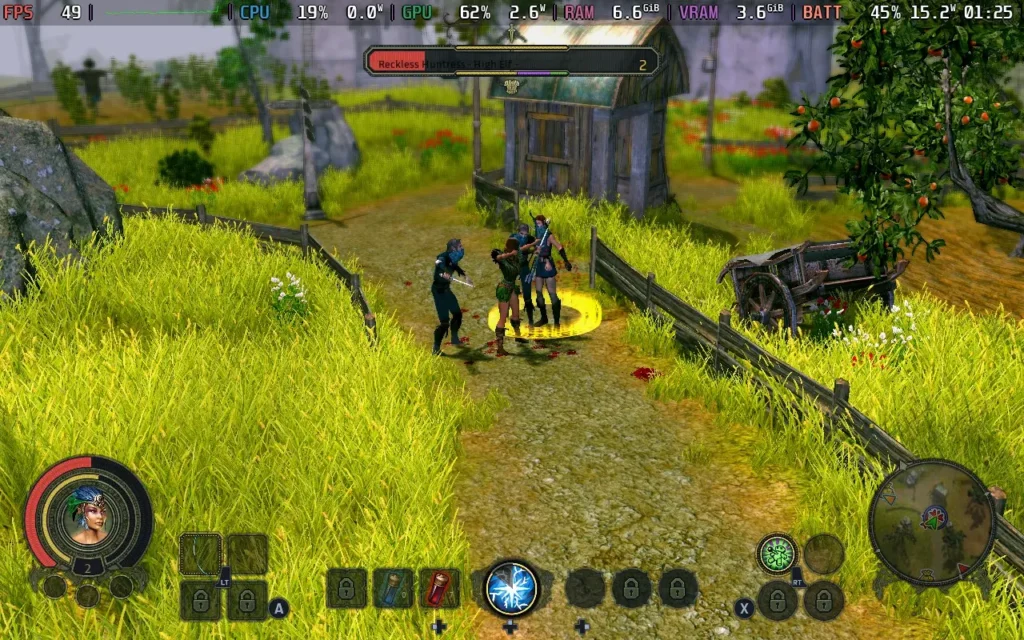Select the bow weapon slot
The image size is (1024, 640).
200,554
